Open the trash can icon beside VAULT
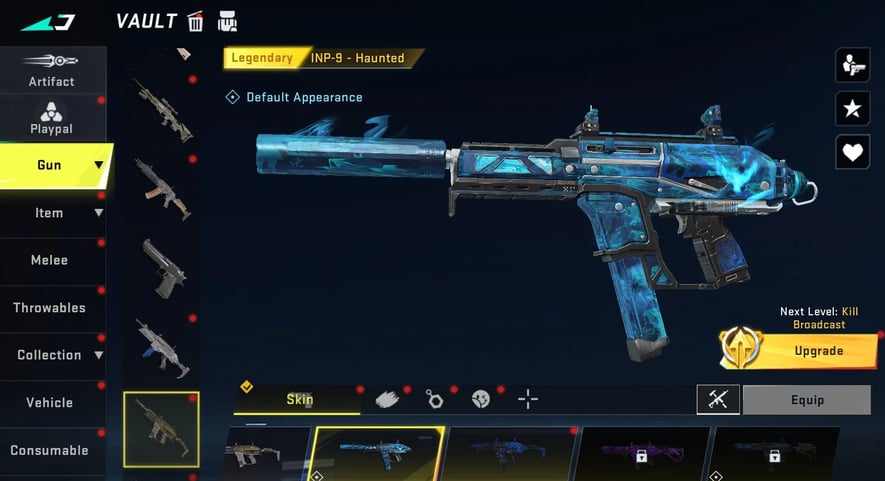The width and height of the screenshot is (885, 481). point(196,21)
